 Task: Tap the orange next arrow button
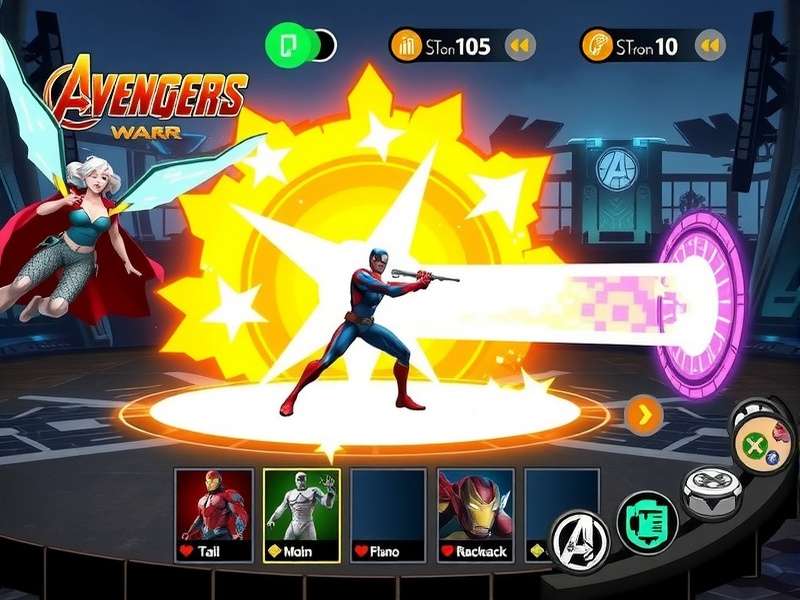coord(645,413)
